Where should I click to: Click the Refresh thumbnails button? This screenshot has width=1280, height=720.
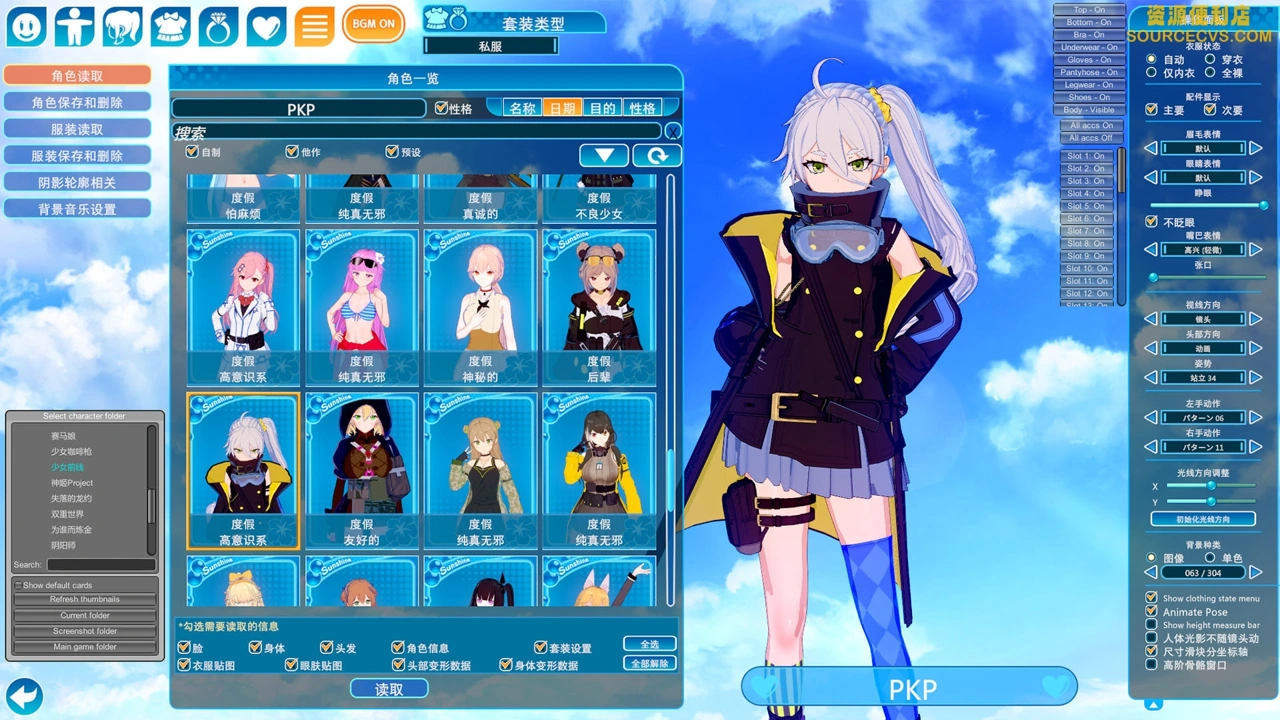[x=85, y=599]
